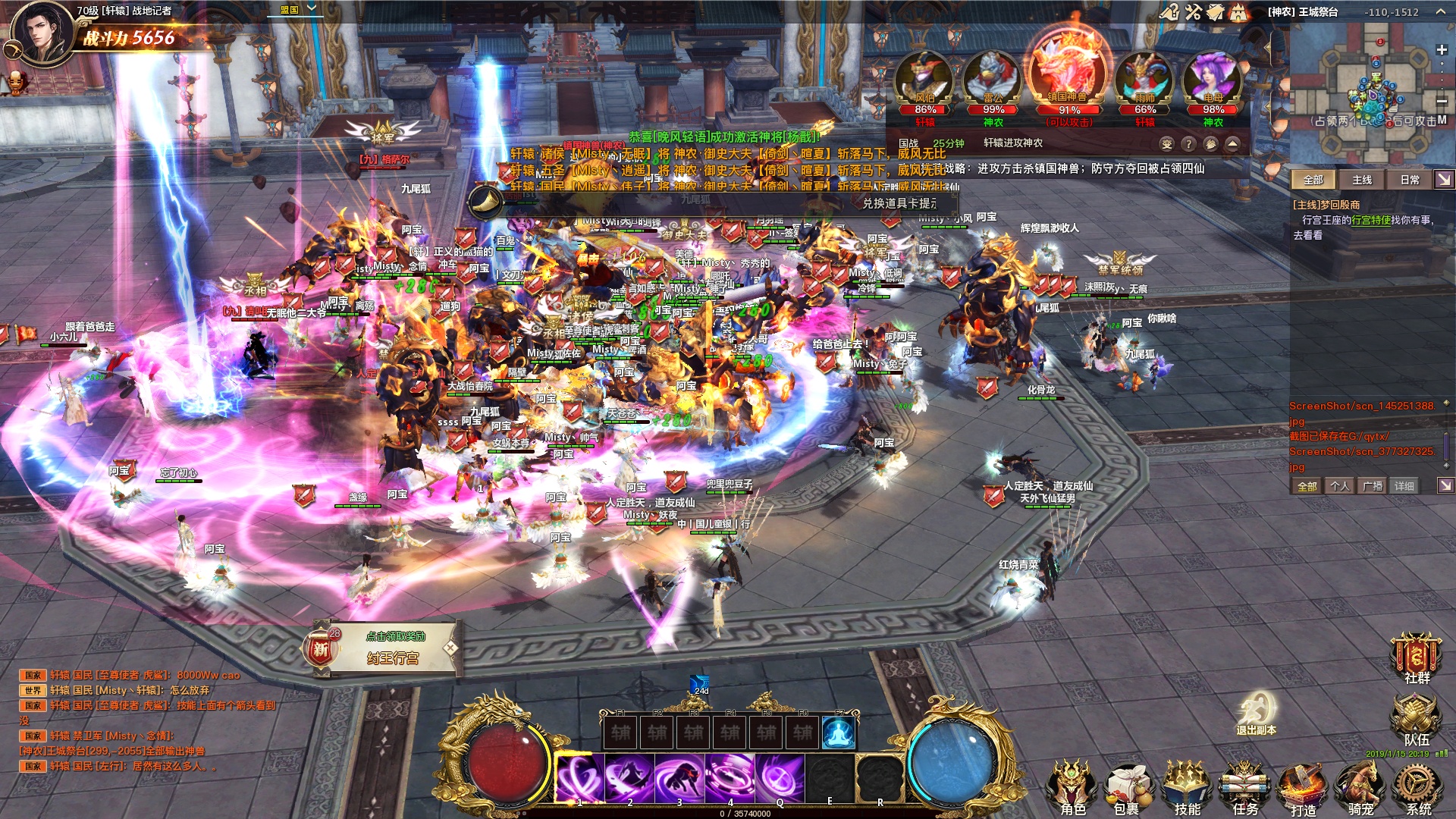This screenshot has width=1456, height=819.
Task: Open the 系统 system settings gear
Action: (1417, 789)
